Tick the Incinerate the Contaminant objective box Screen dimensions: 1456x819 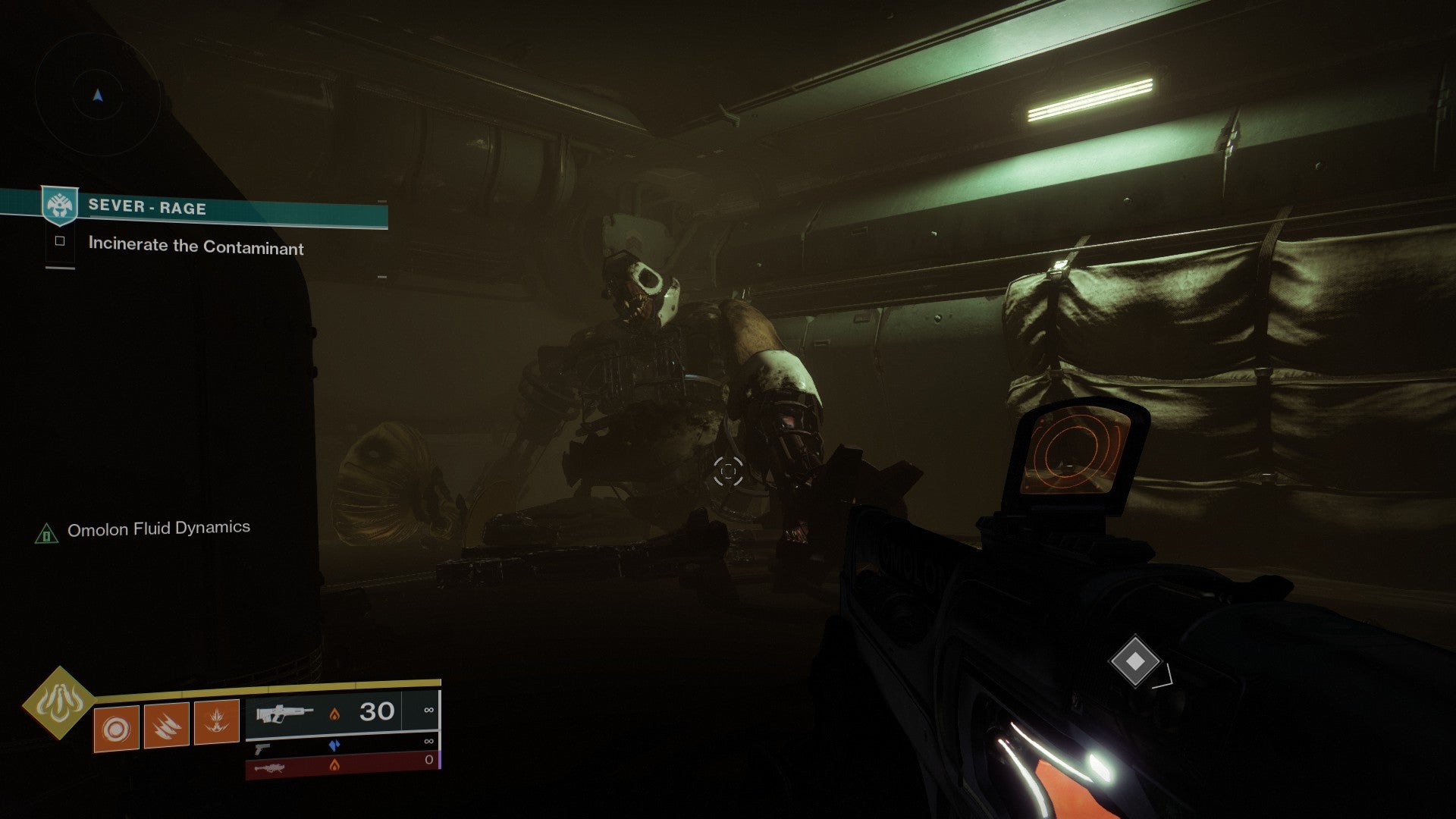[60, 241]
